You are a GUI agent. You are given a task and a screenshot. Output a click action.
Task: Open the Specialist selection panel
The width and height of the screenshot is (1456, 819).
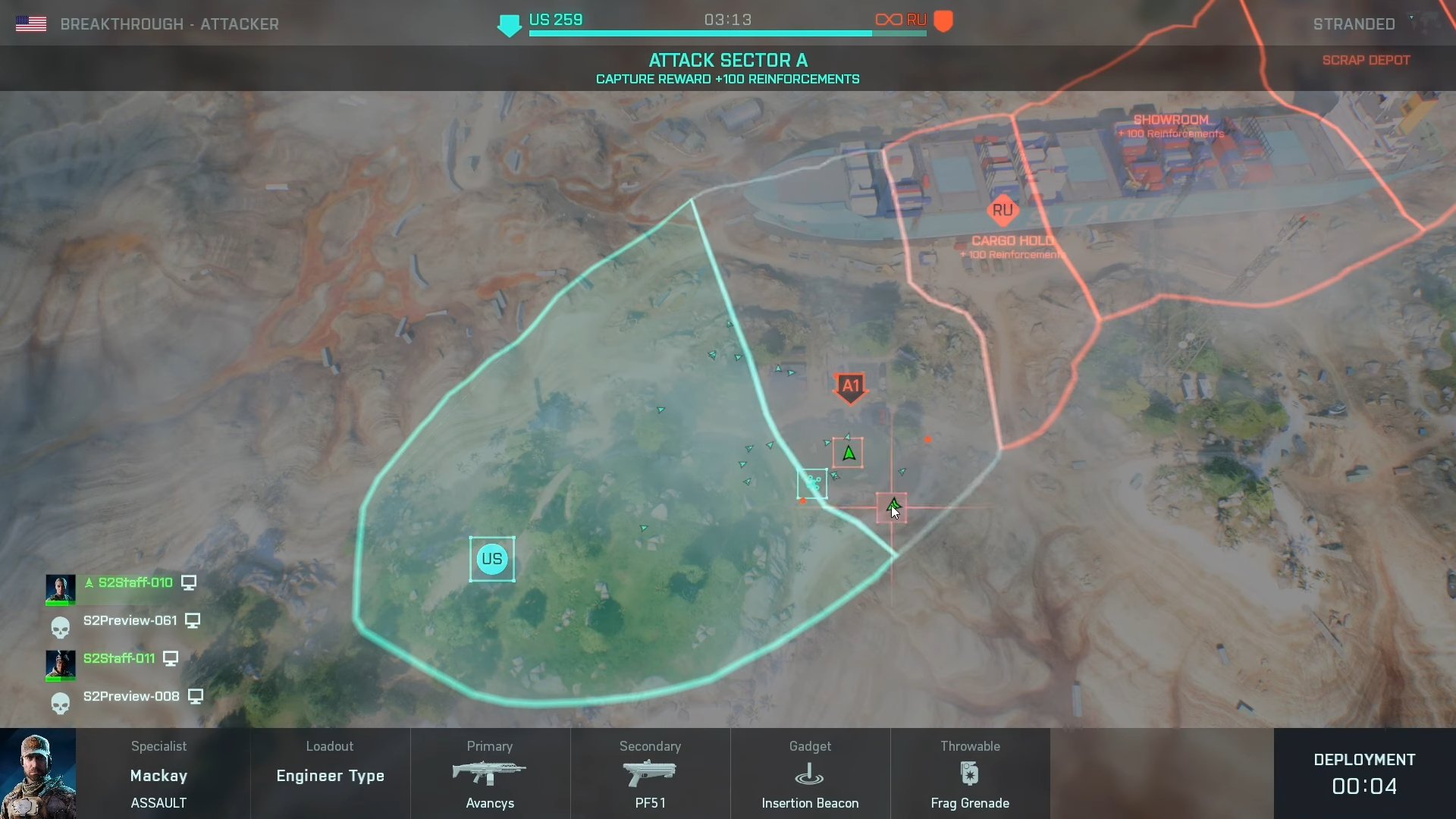(x=158, y=775)
